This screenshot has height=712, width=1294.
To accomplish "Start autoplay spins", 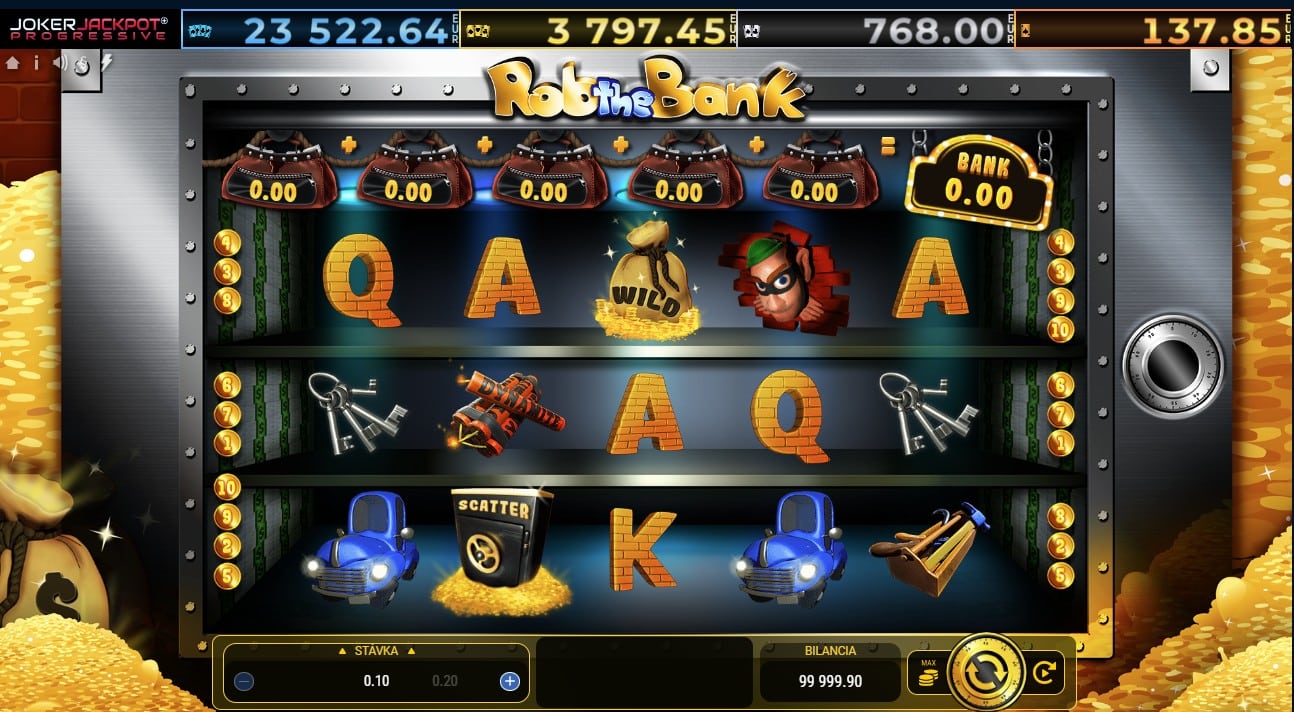I will [x=1044, y=674].
